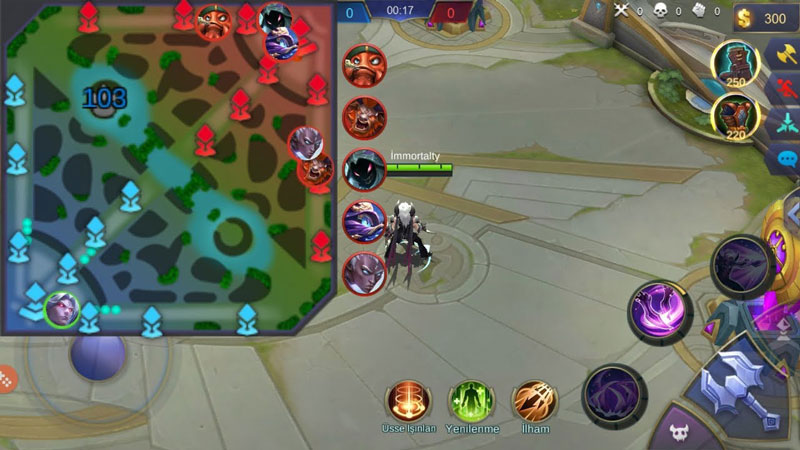Viewport: 800px width, 450px height.
Task: Send the gather signal with converging arrows
Action: click(783, 123)
